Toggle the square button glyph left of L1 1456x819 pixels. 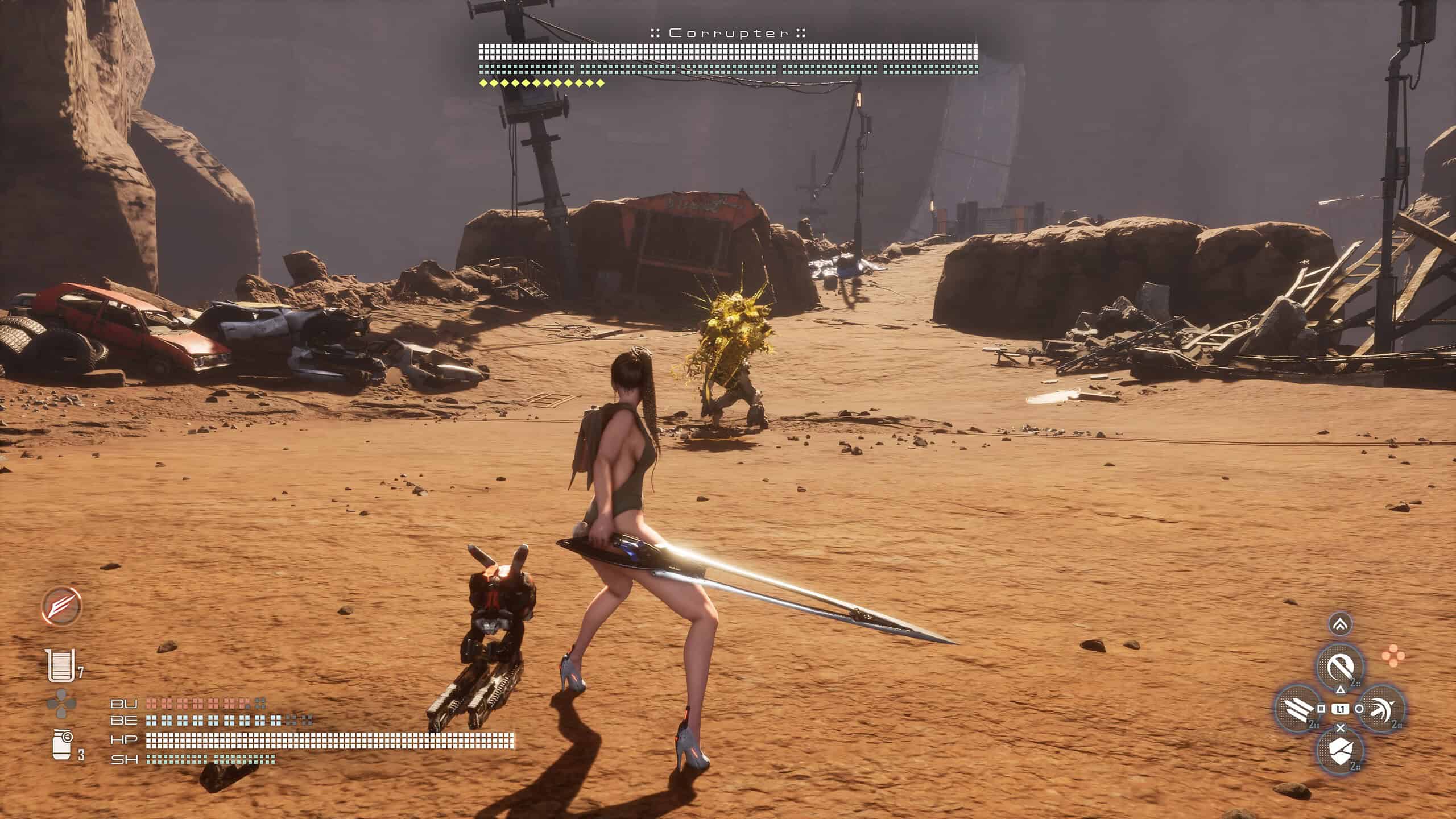click(x=1321, y=708)
